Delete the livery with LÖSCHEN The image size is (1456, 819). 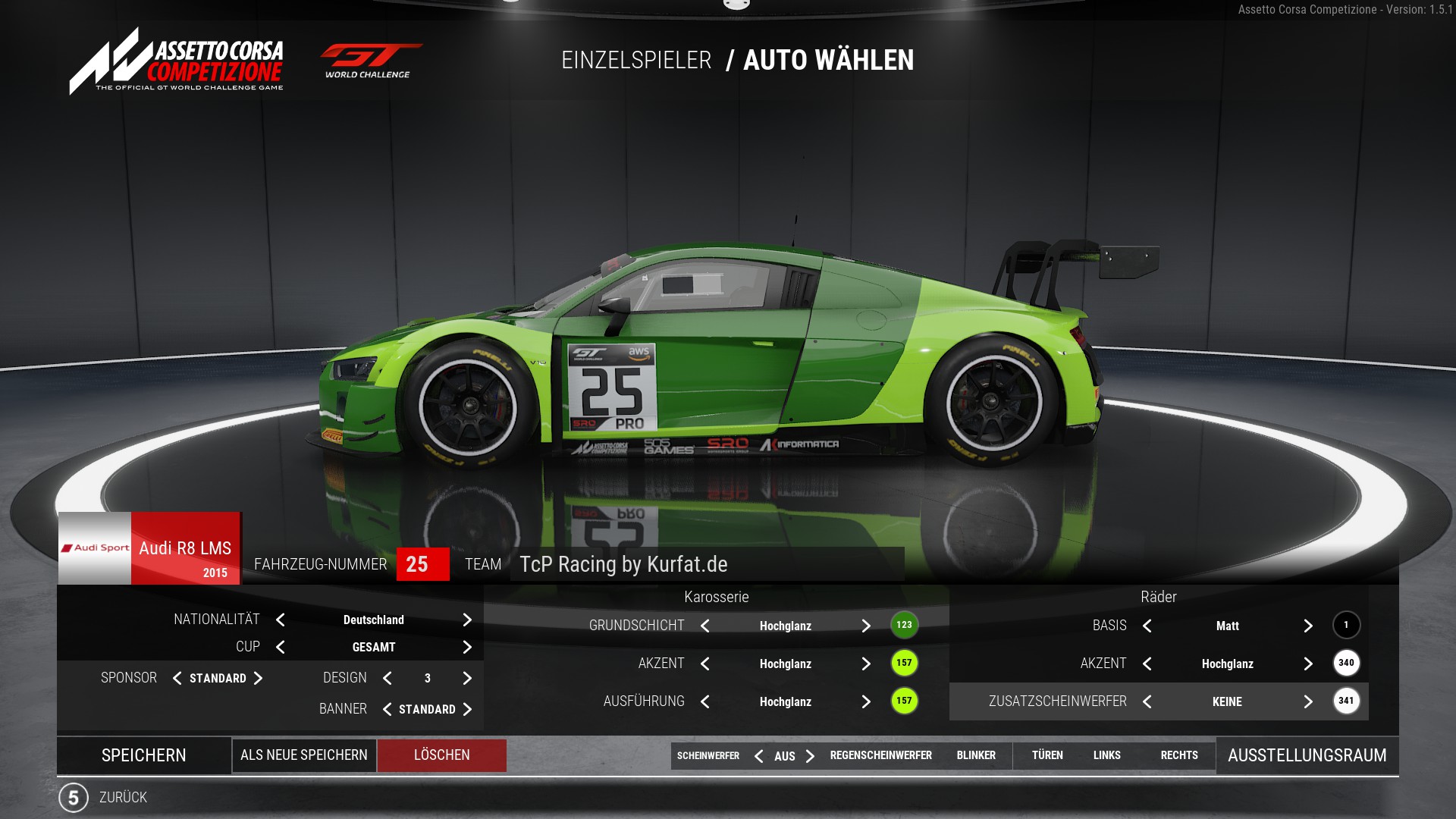coord(442,755)
